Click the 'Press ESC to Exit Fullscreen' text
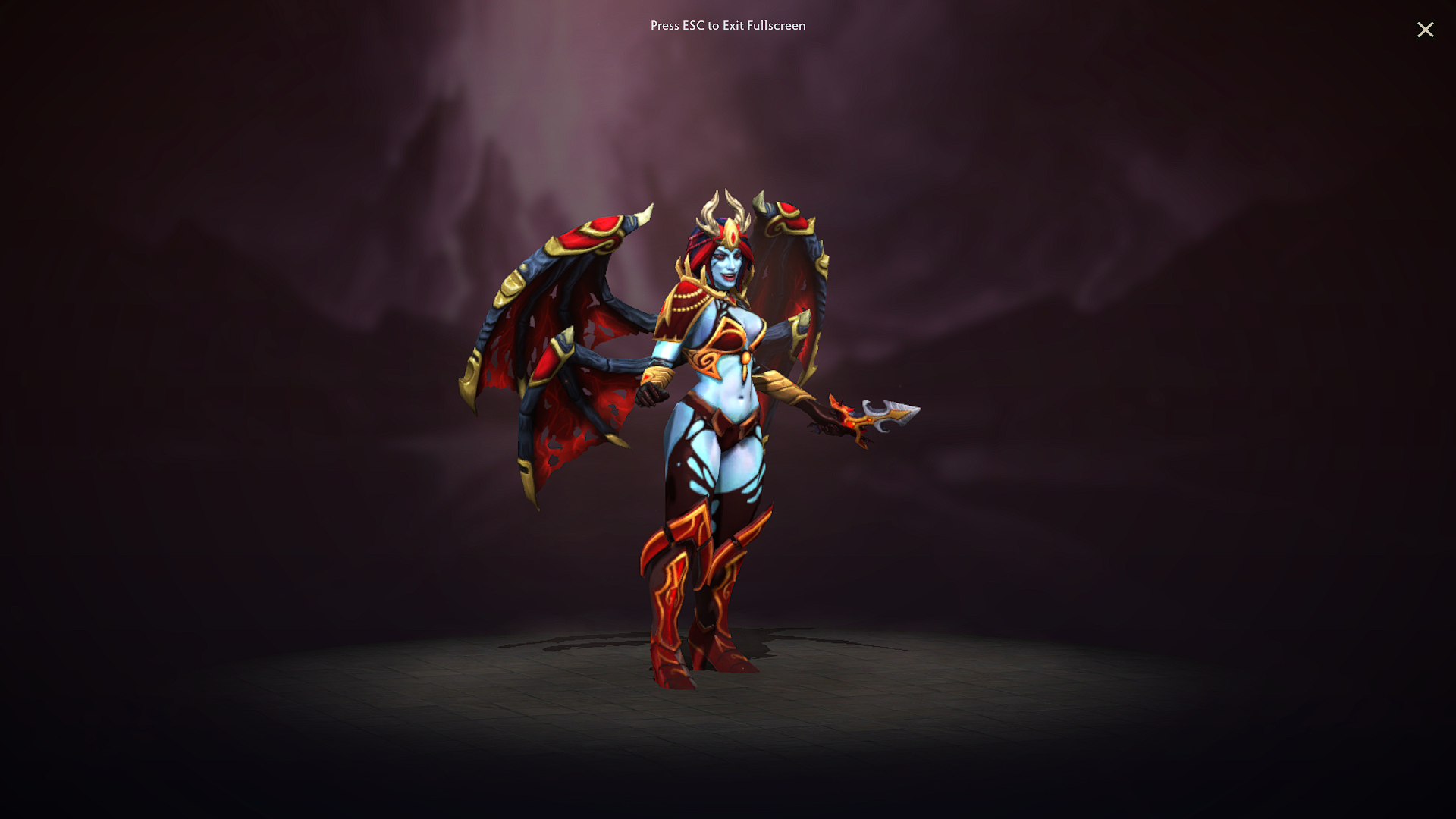This screenshot has height=819, width=1456. [x=727, y=26]
